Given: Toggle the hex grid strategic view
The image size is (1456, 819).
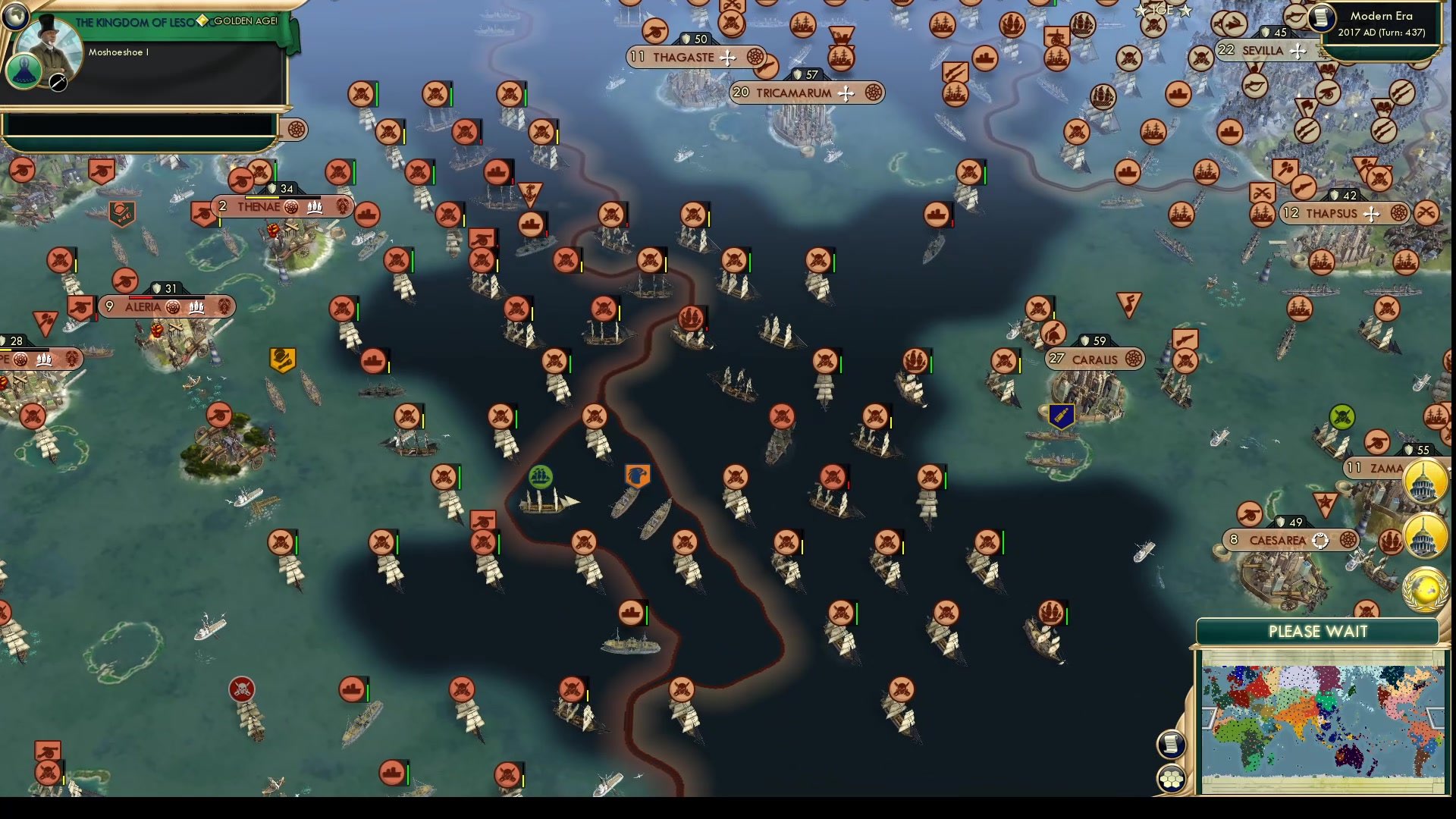Looking at the screenshot, I should tap(1172, 779).
